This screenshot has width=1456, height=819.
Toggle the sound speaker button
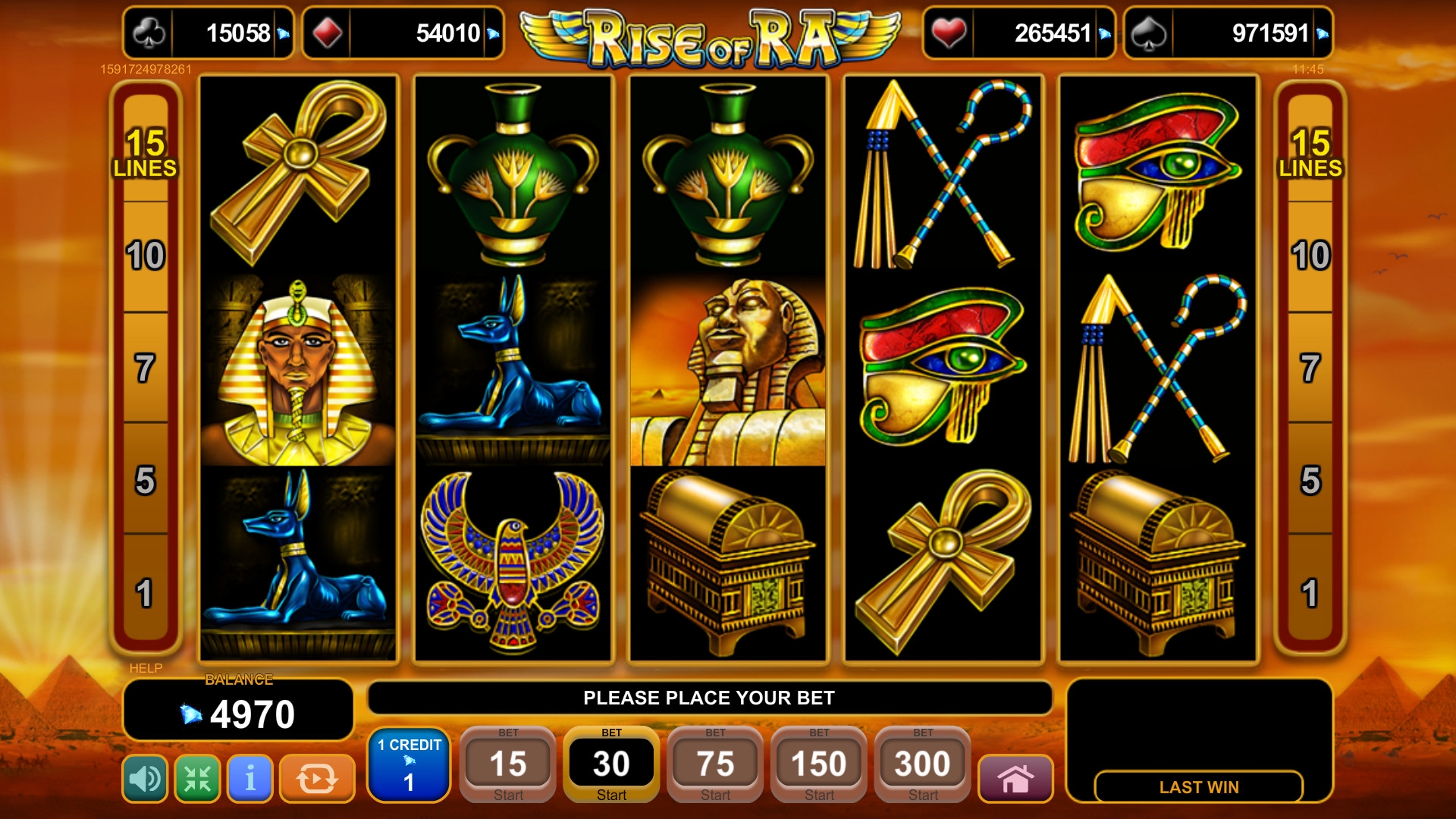tap(144, 778)
